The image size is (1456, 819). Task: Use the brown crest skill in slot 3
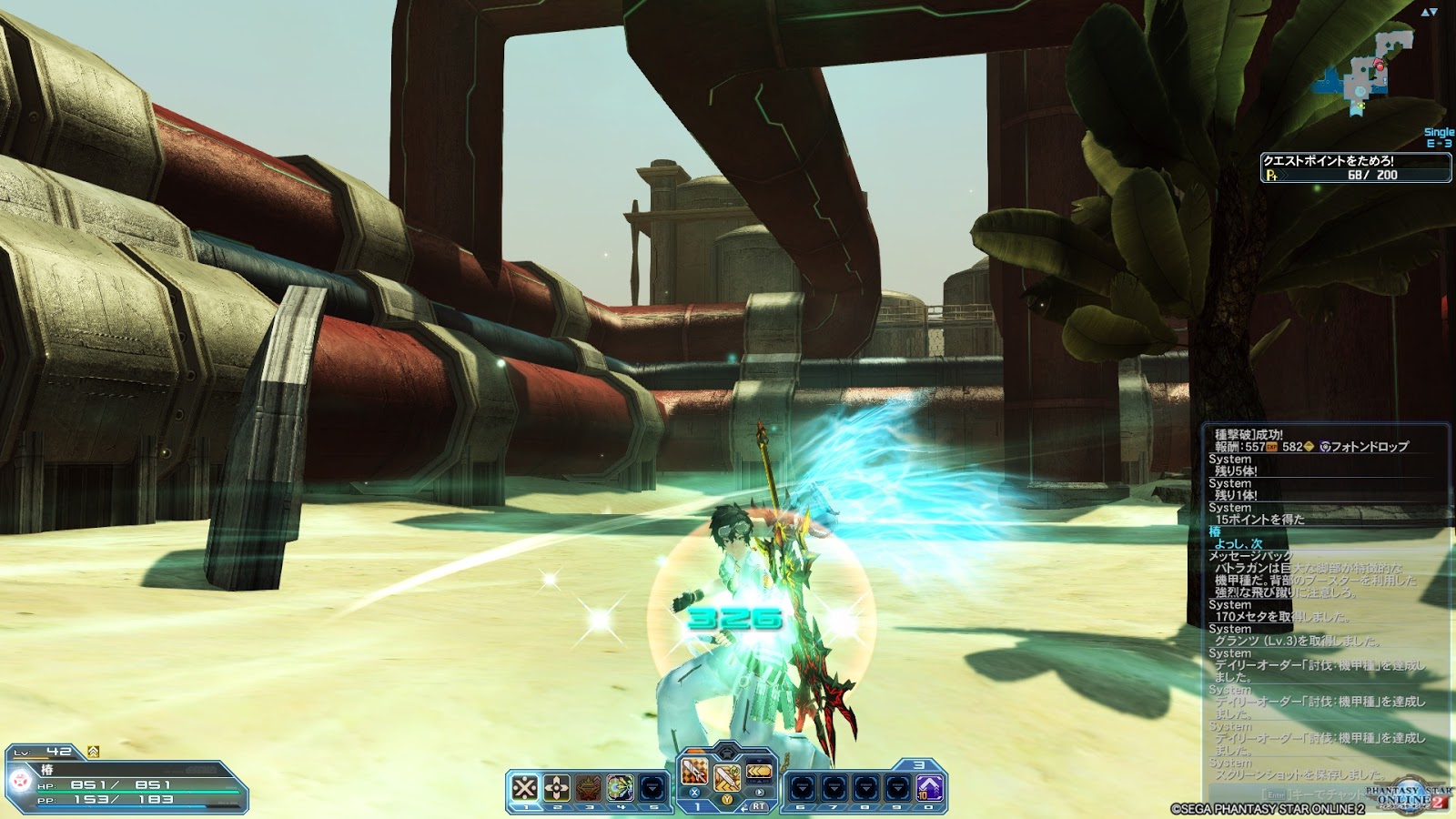click(x=589, y=787)
